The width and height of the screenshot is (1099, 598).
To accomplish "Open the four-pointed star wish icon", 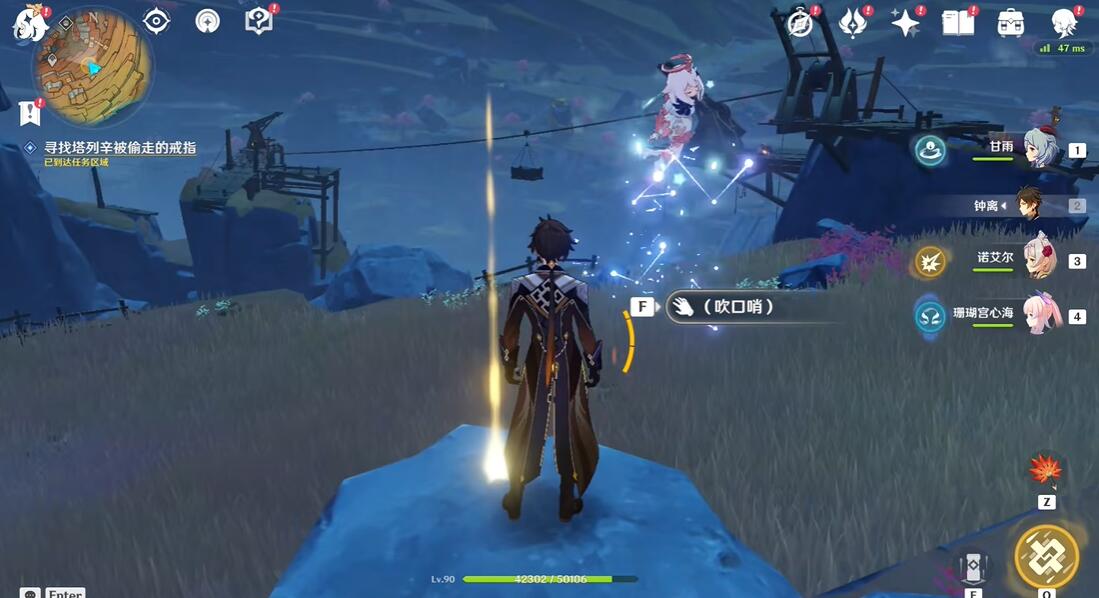I will [905, 23].
